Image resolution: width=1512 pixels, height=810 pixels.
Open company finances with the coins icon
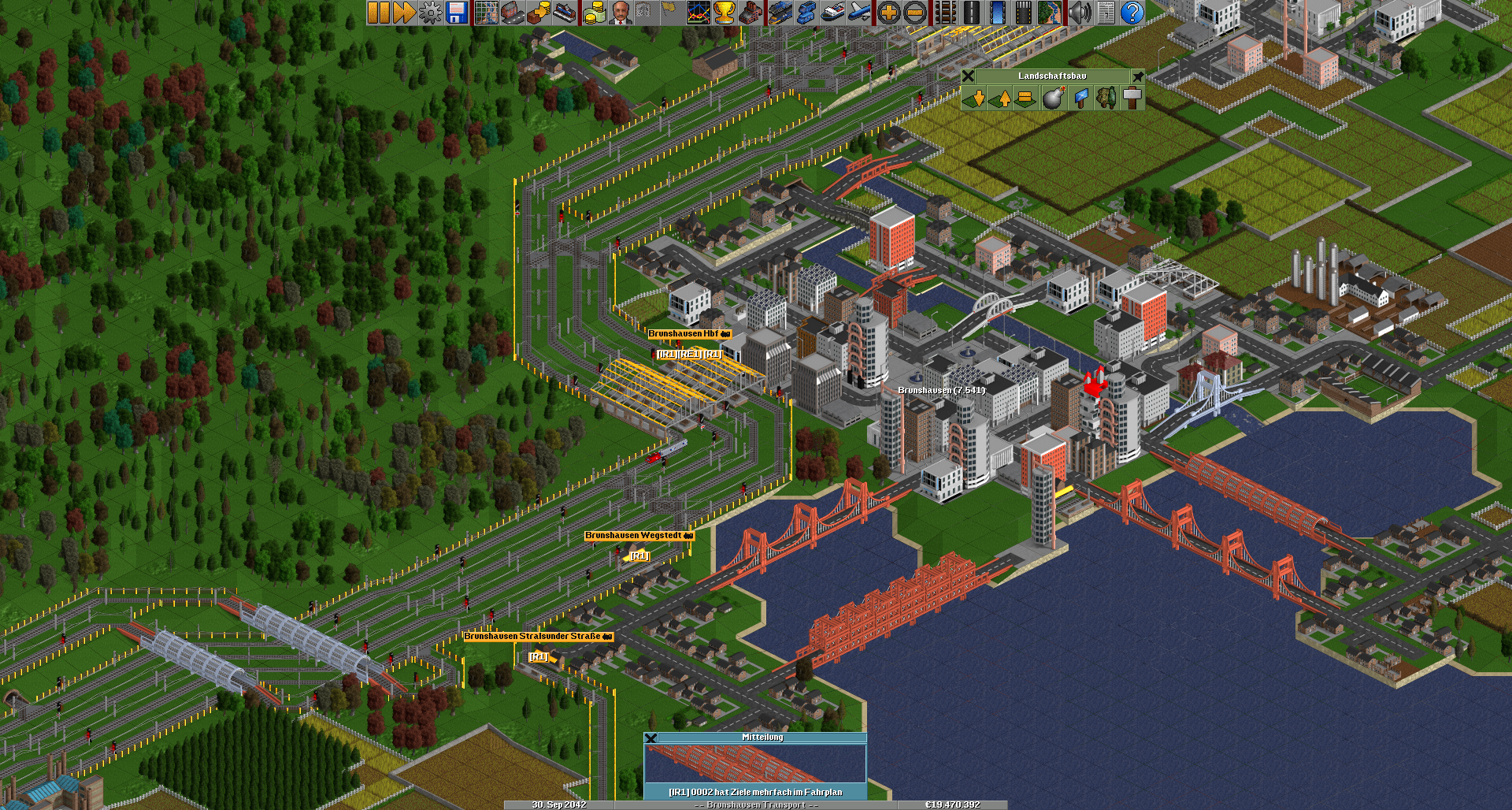tap(595, 13)
